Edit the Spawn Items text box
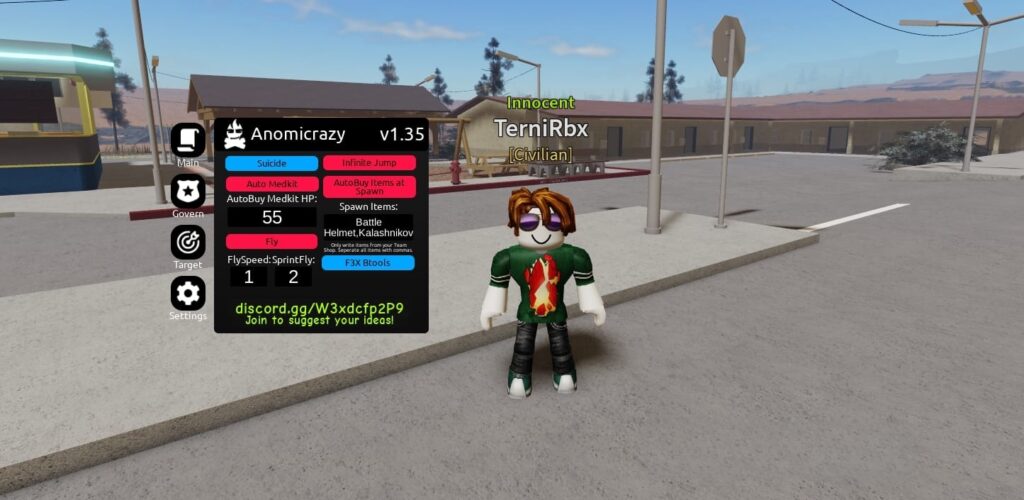1024x500 pixels. point(369,227)
